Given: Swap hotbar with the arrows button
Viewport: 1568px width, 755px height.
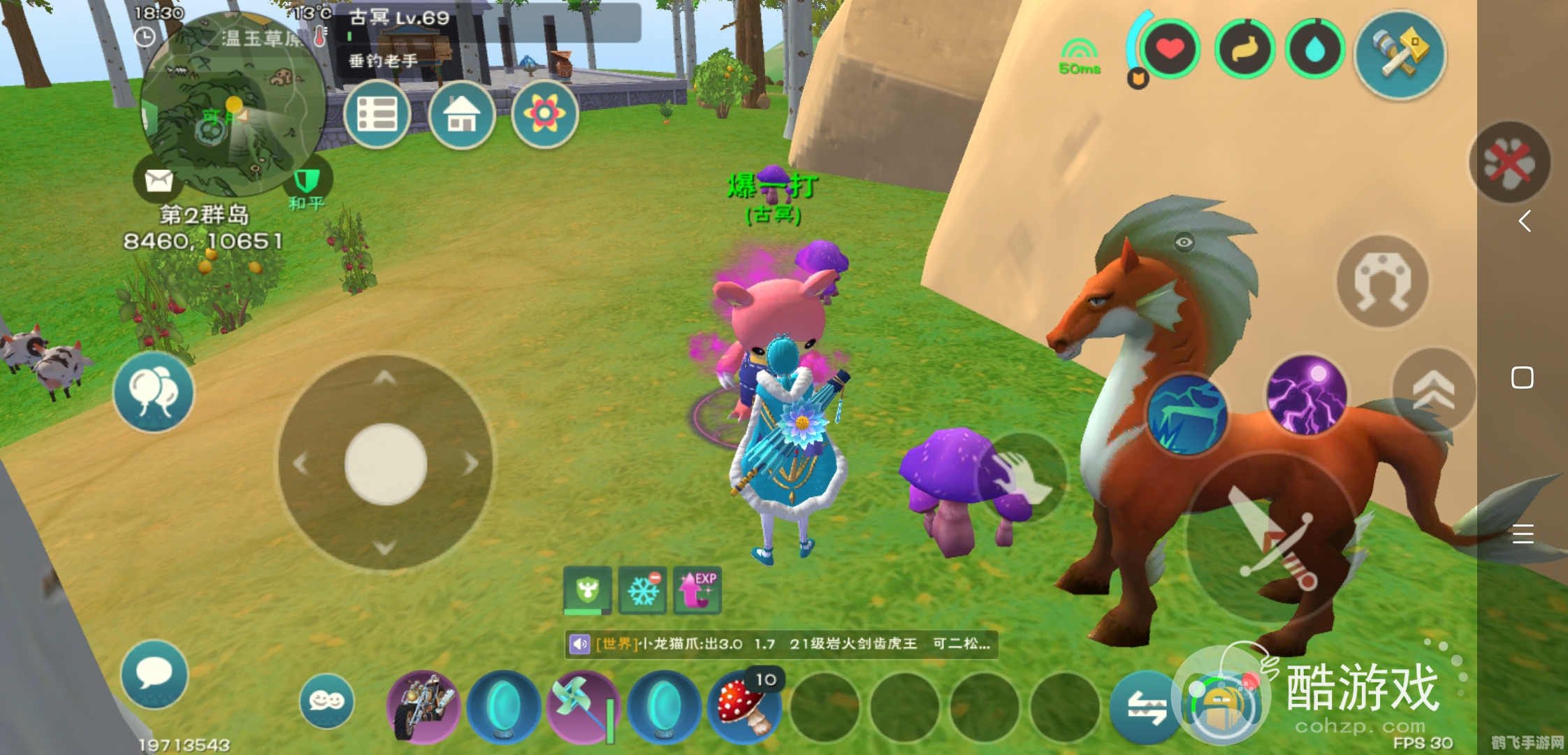Looking at the screenshot, I should (x=1146, y=707).
